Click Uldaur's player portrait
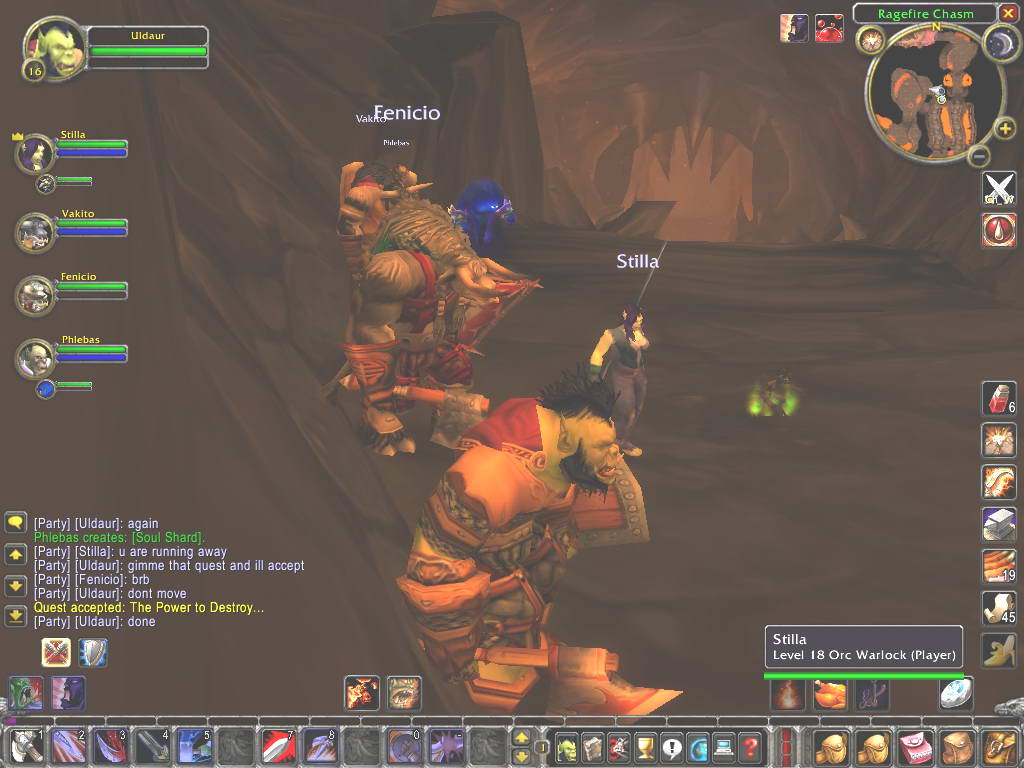The height and width of the screenshot is (768, 1024). pos(53,47)
